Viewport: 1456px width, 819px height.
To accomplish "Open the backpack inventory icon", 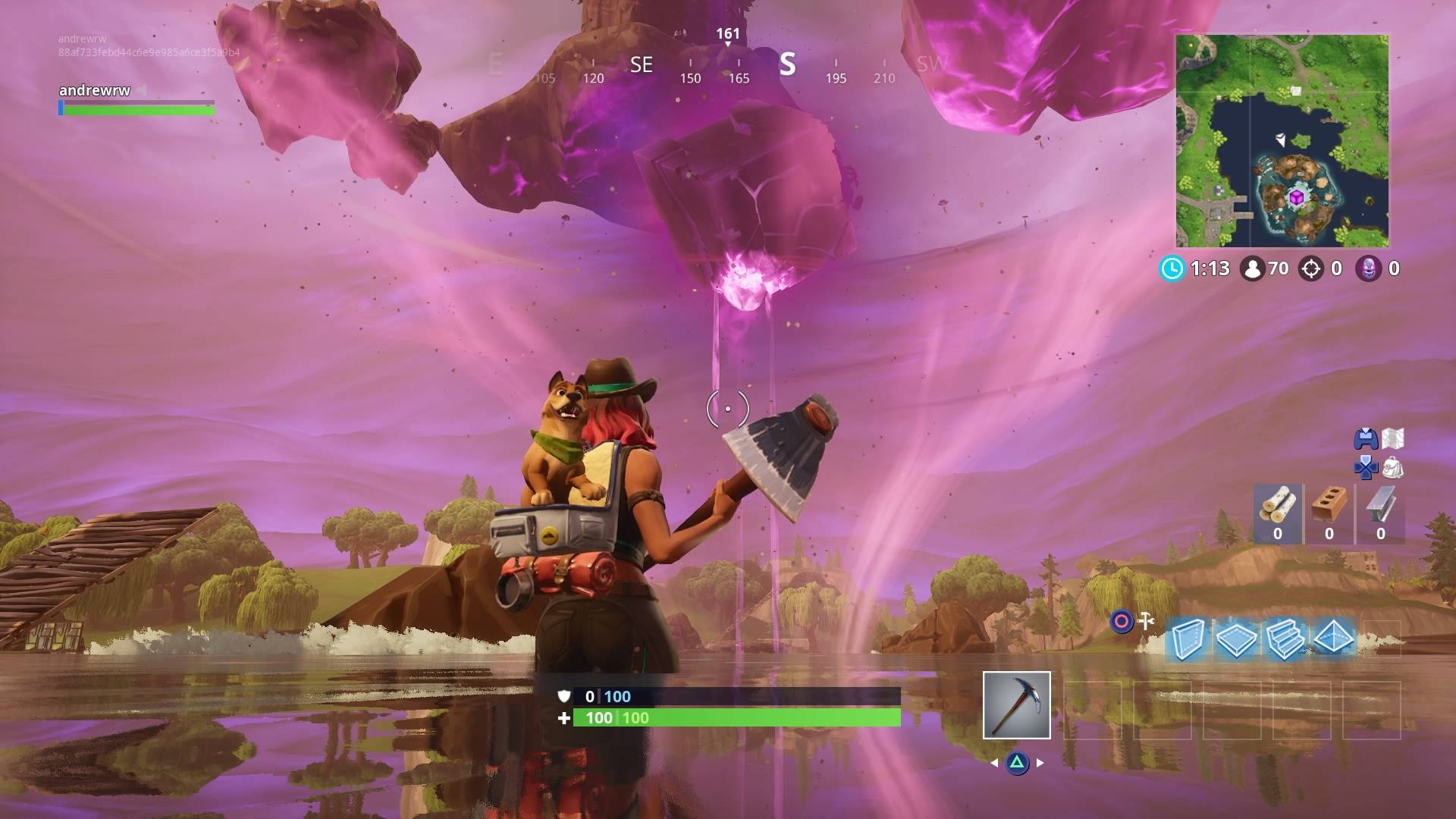I will click(x=1393, y=468).
